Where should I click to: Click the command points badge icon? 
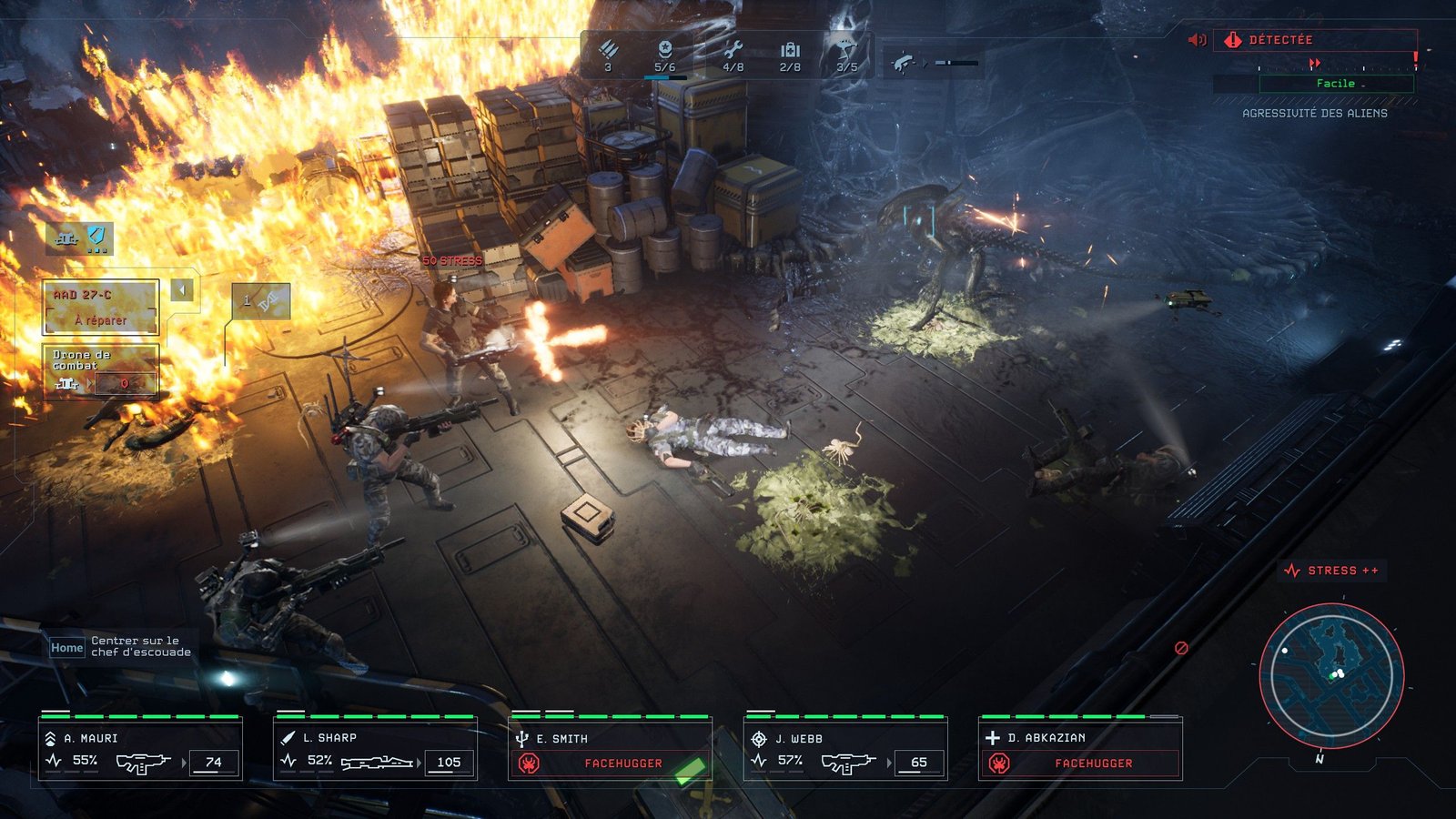(x=665, y=55)
